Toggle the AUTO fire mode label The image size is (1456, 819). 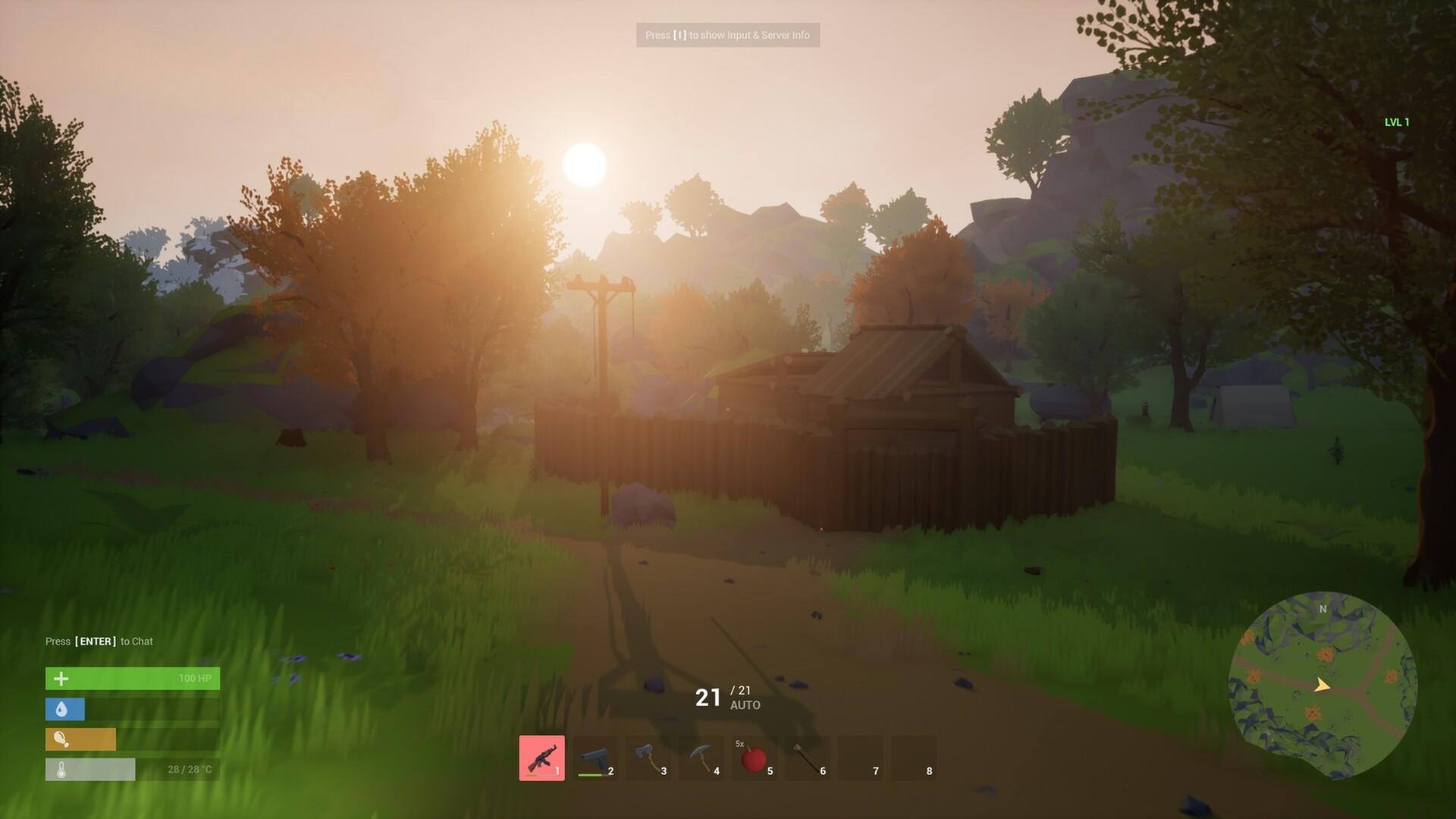tap(747, 704)
